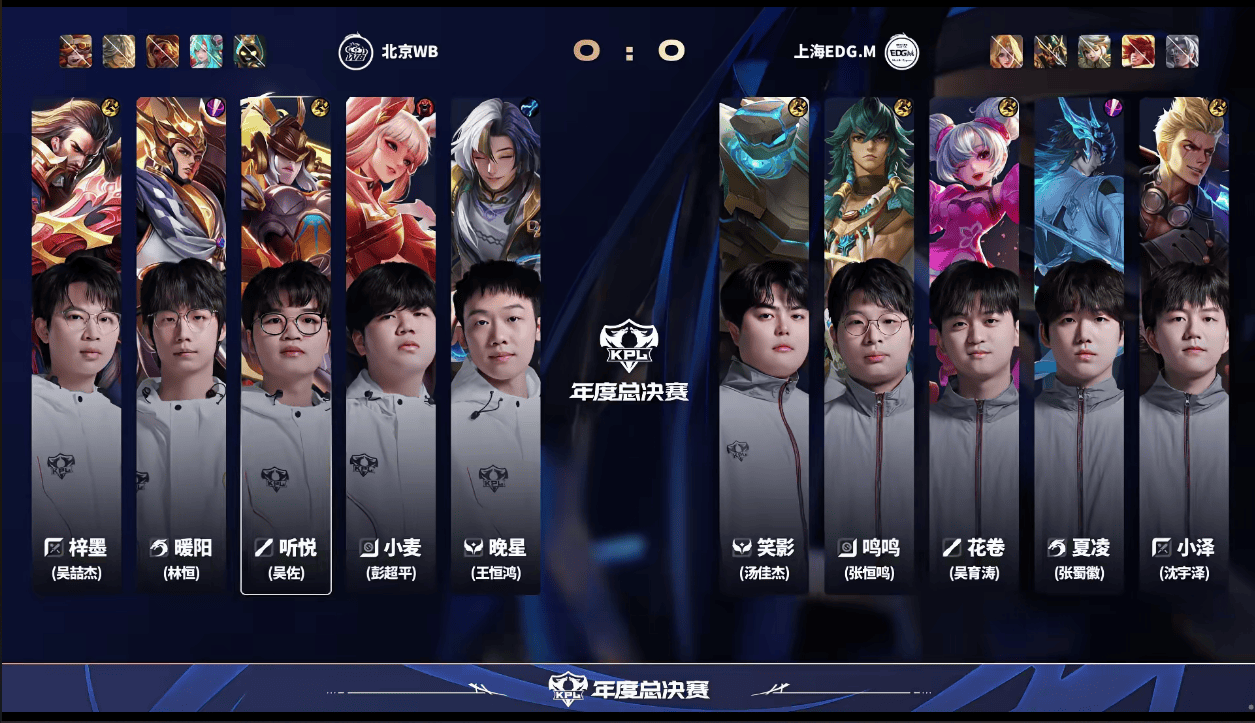Screen dimensions: 1255x723
Task: Select the 晚星 player card
Action: [x=496, y=345]
